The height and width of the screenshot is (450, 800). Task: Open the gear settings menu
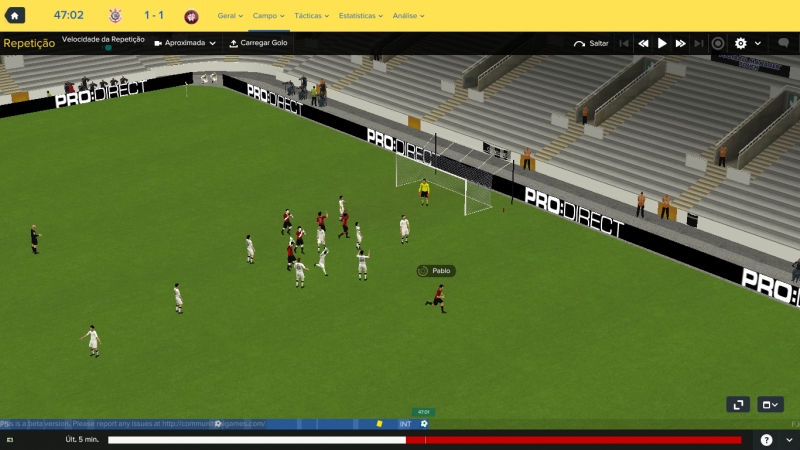(x=741, y=44)
